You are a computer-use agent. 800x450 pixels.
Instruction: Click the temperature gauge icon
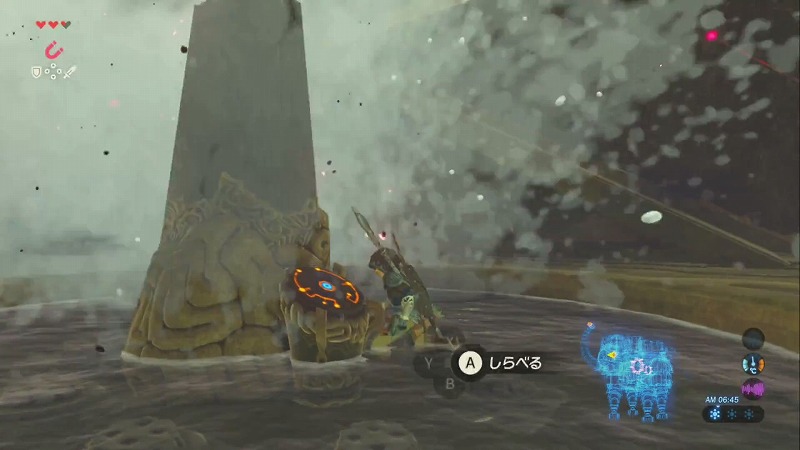pos(753,364)
